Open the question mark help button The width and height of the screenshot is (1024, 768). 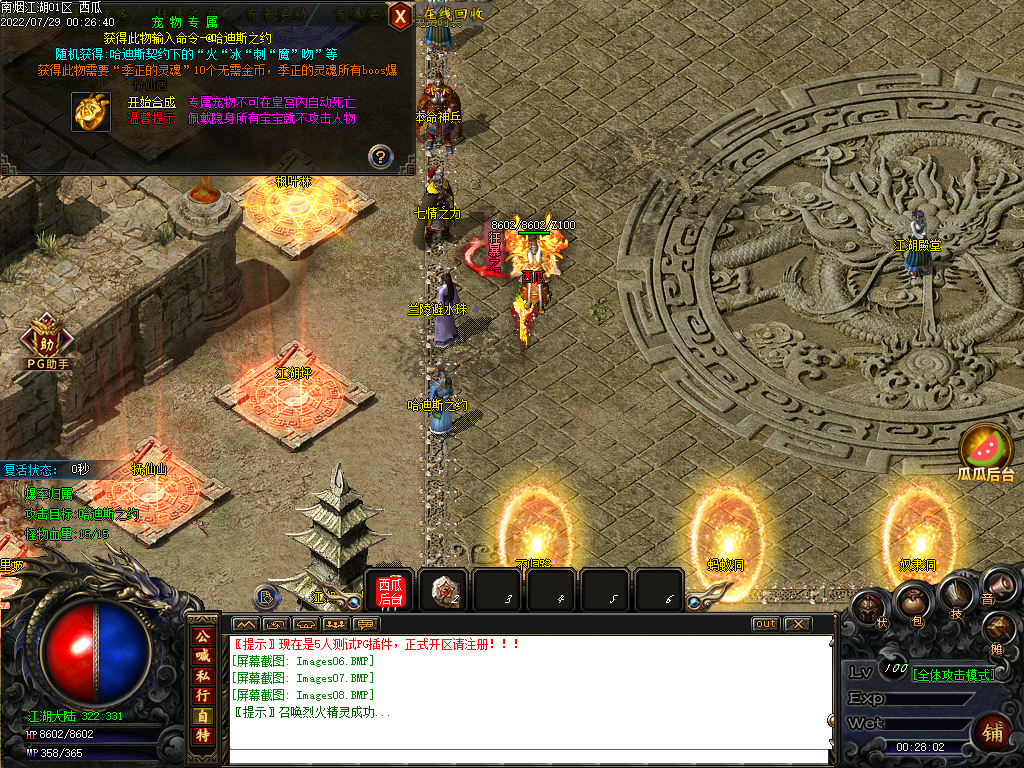coord(380,156)
